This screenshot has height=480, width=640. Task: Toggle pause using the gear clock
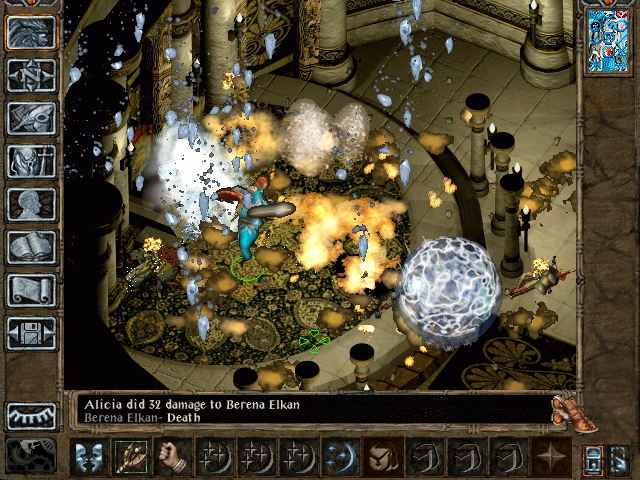click(x=31, y=455)
